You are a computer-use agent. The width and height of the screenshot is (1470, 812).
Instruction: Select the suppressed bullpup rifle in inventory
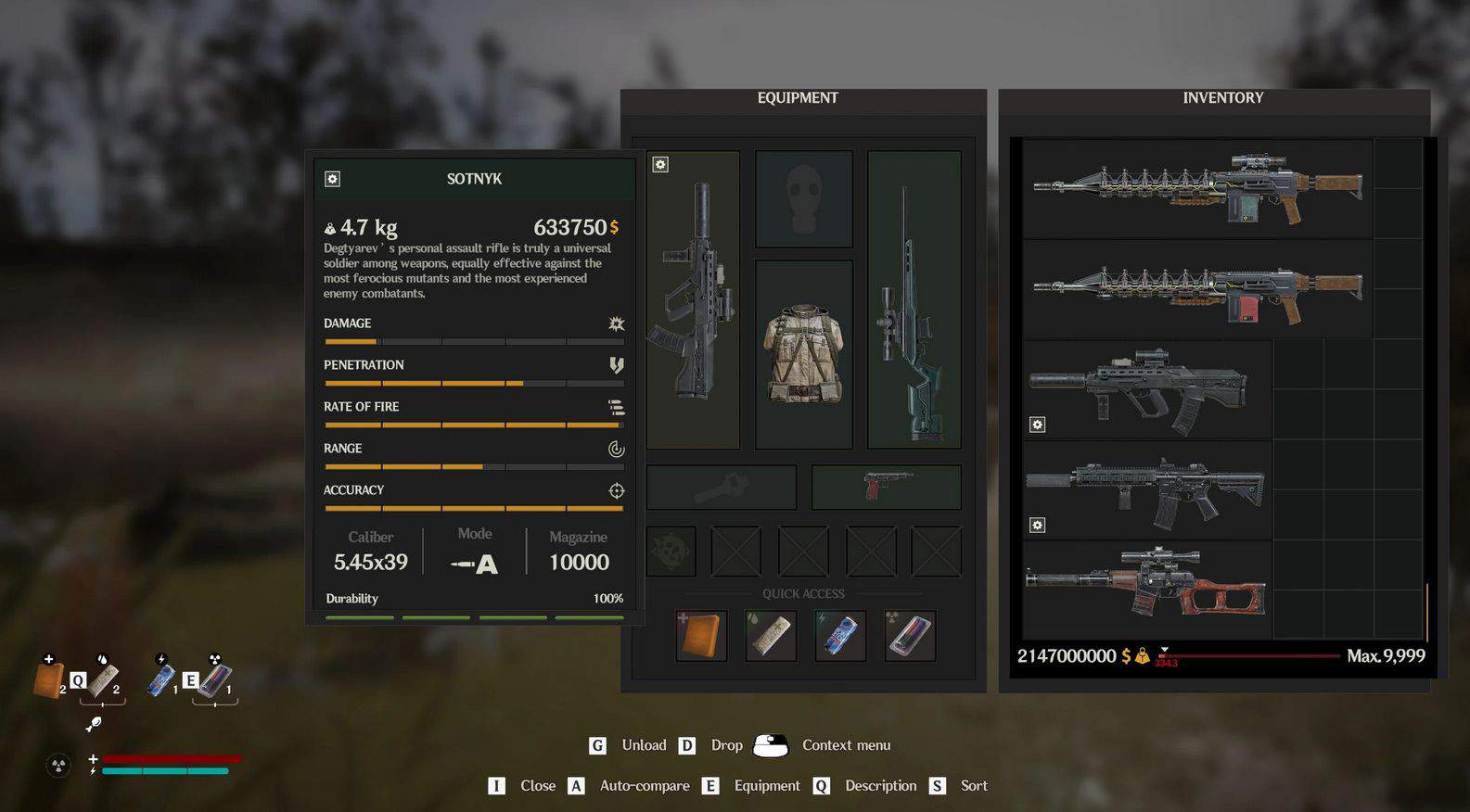(x=1146, y=389)
